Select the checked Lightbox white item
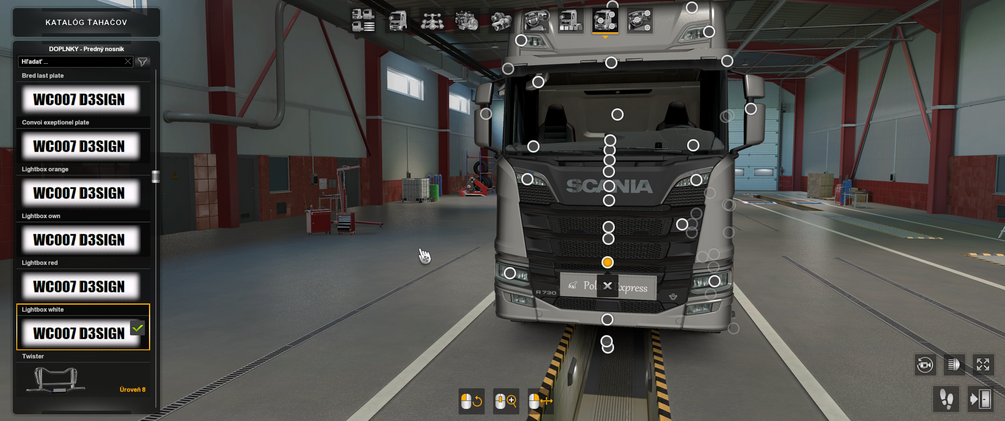The width and height of the screenshot is (1005, 421). pos(80,333)
